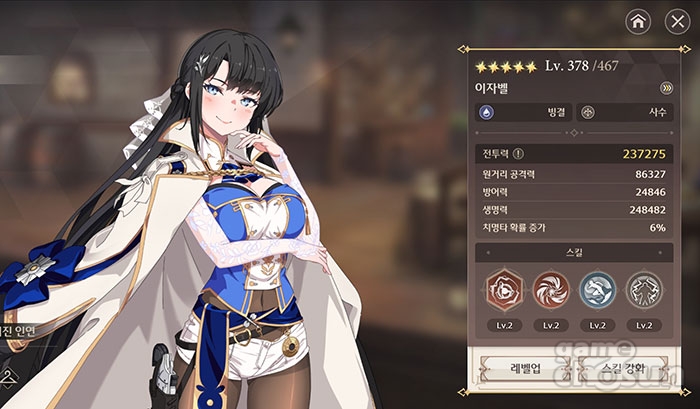
Task: Tap the 레벨업 level up button
Action: [523, 369]
